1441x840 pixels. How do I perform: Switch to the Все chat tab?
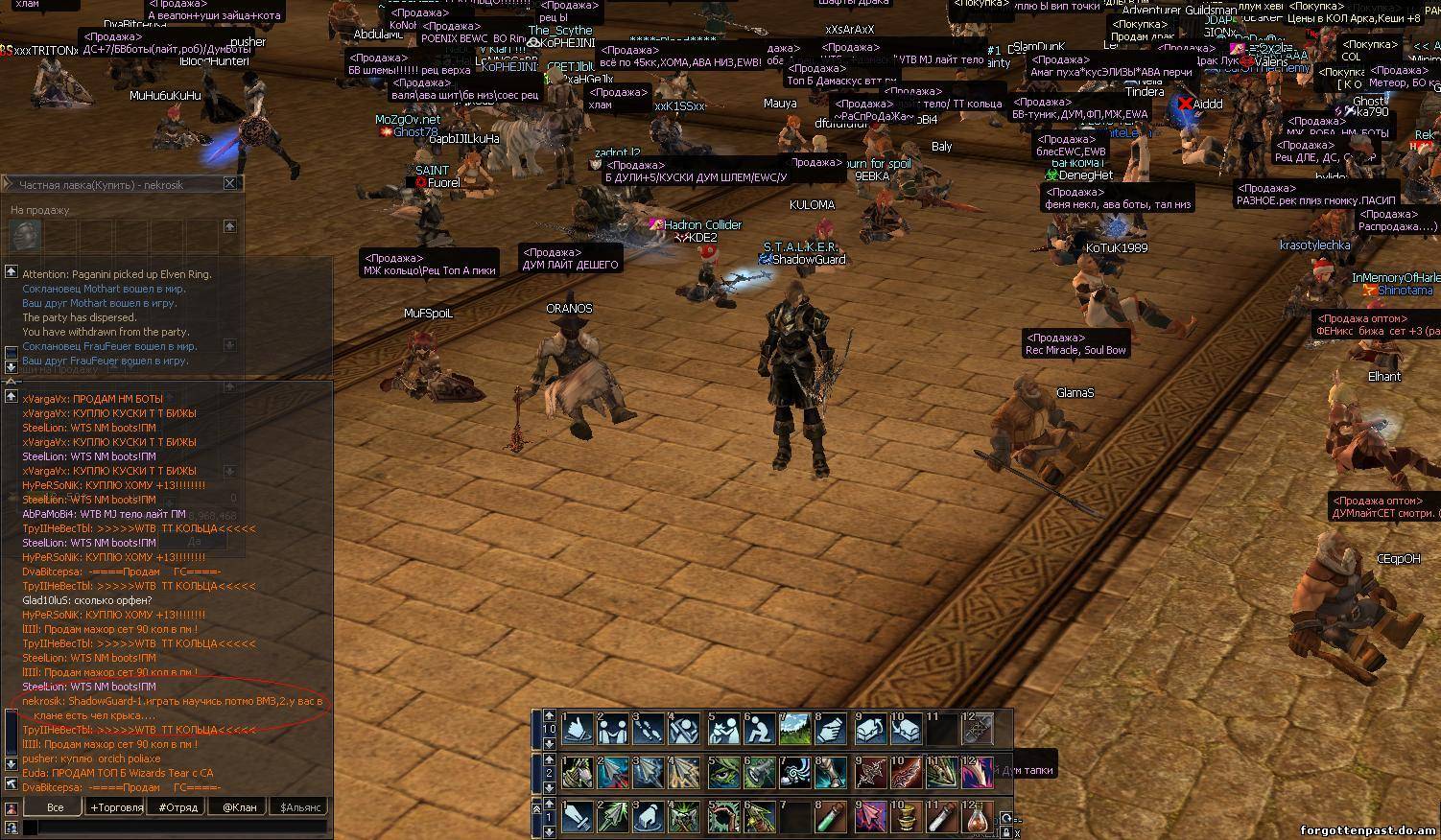pos(56,807)
